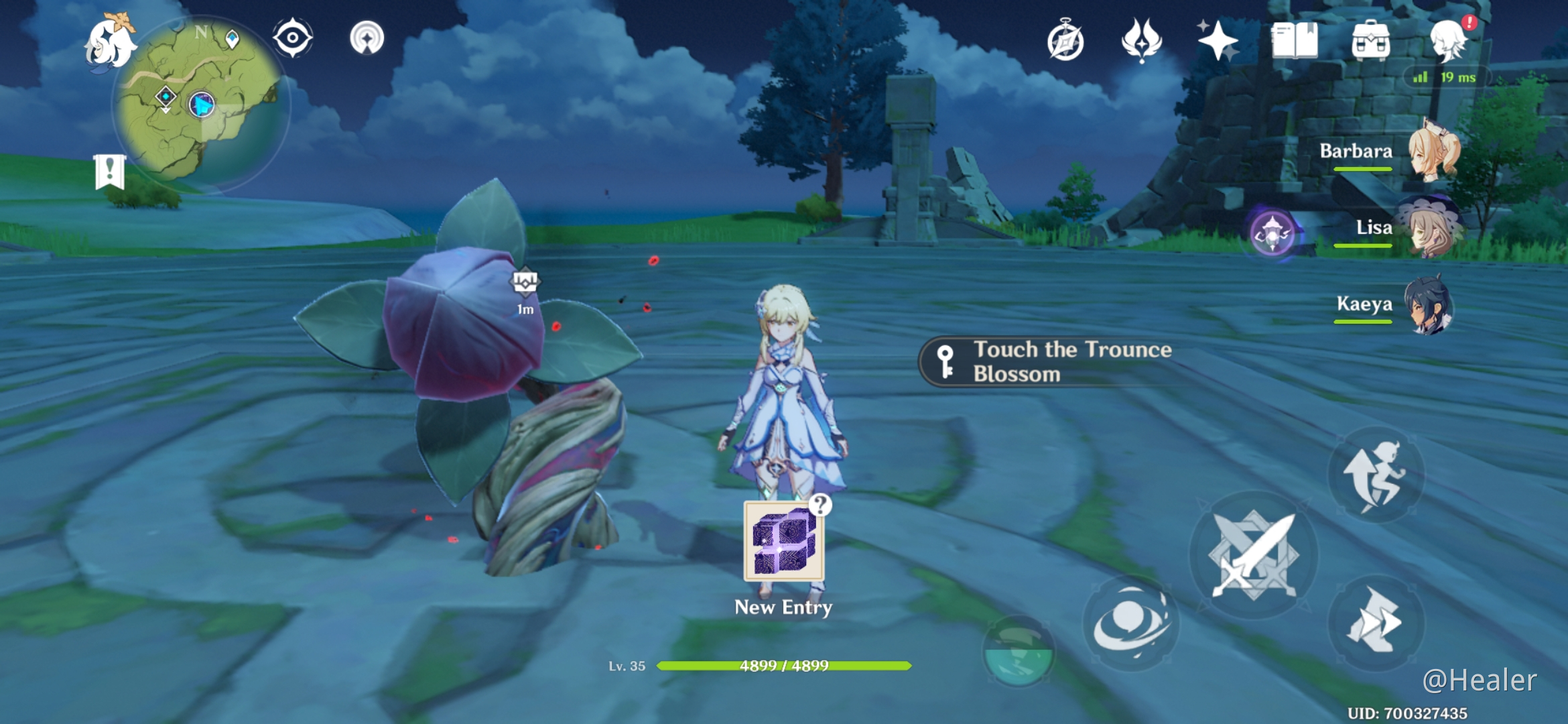
Task: Open the Paimon menu icon
Action: point(111,44)
